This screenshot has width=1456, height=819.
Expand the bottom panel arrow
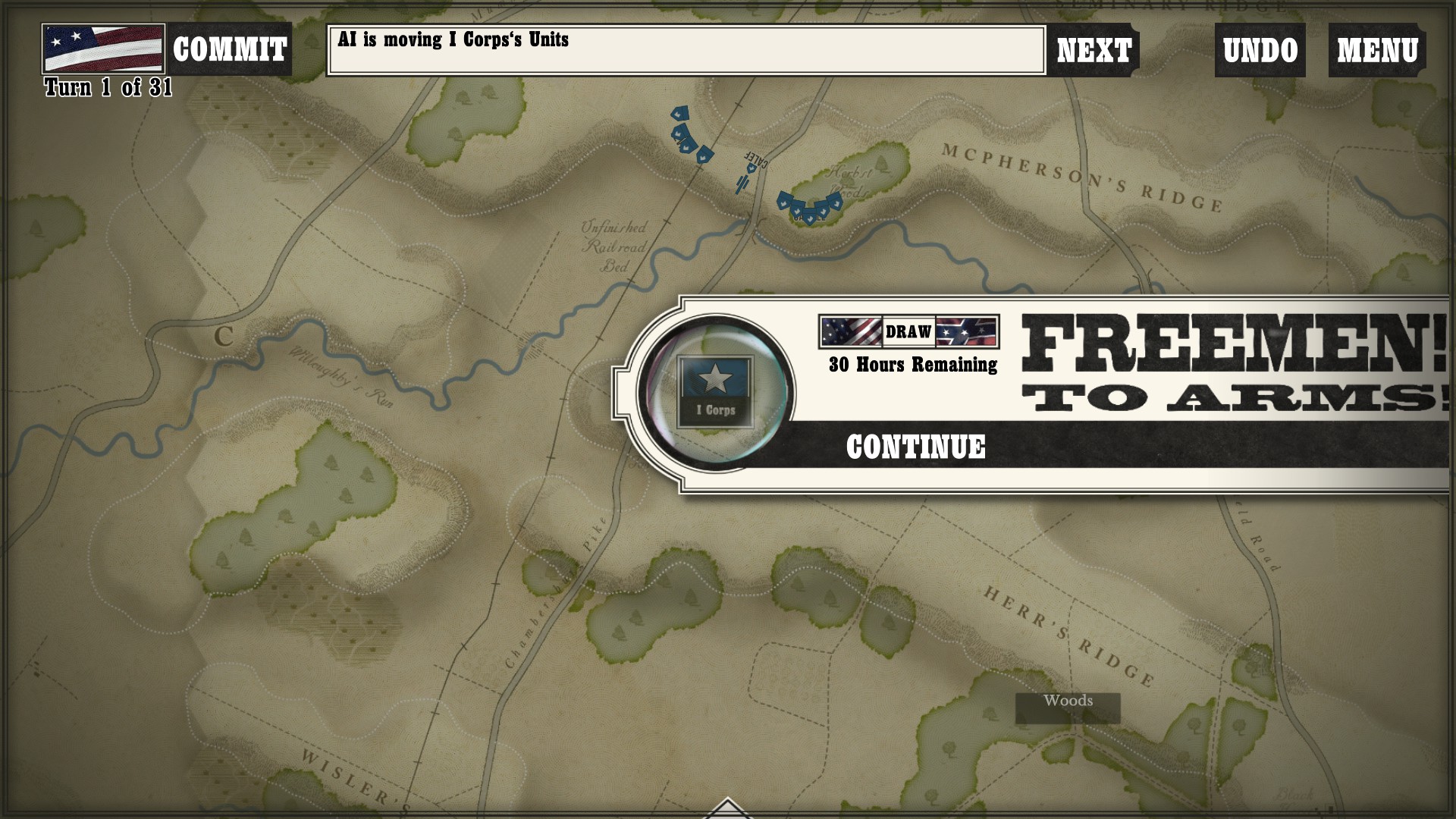[x=727, y=808]
